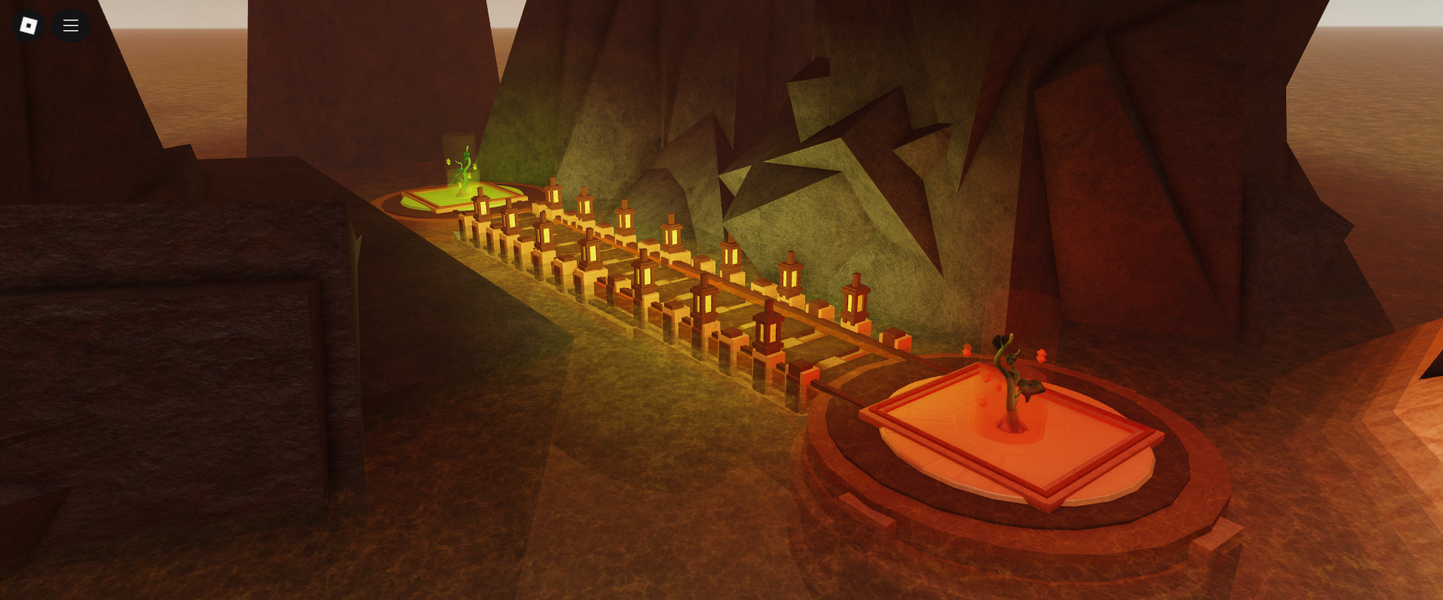
Task: Open the Roblox logo menu
Action: pyautogui.click(x=28, y=26)
